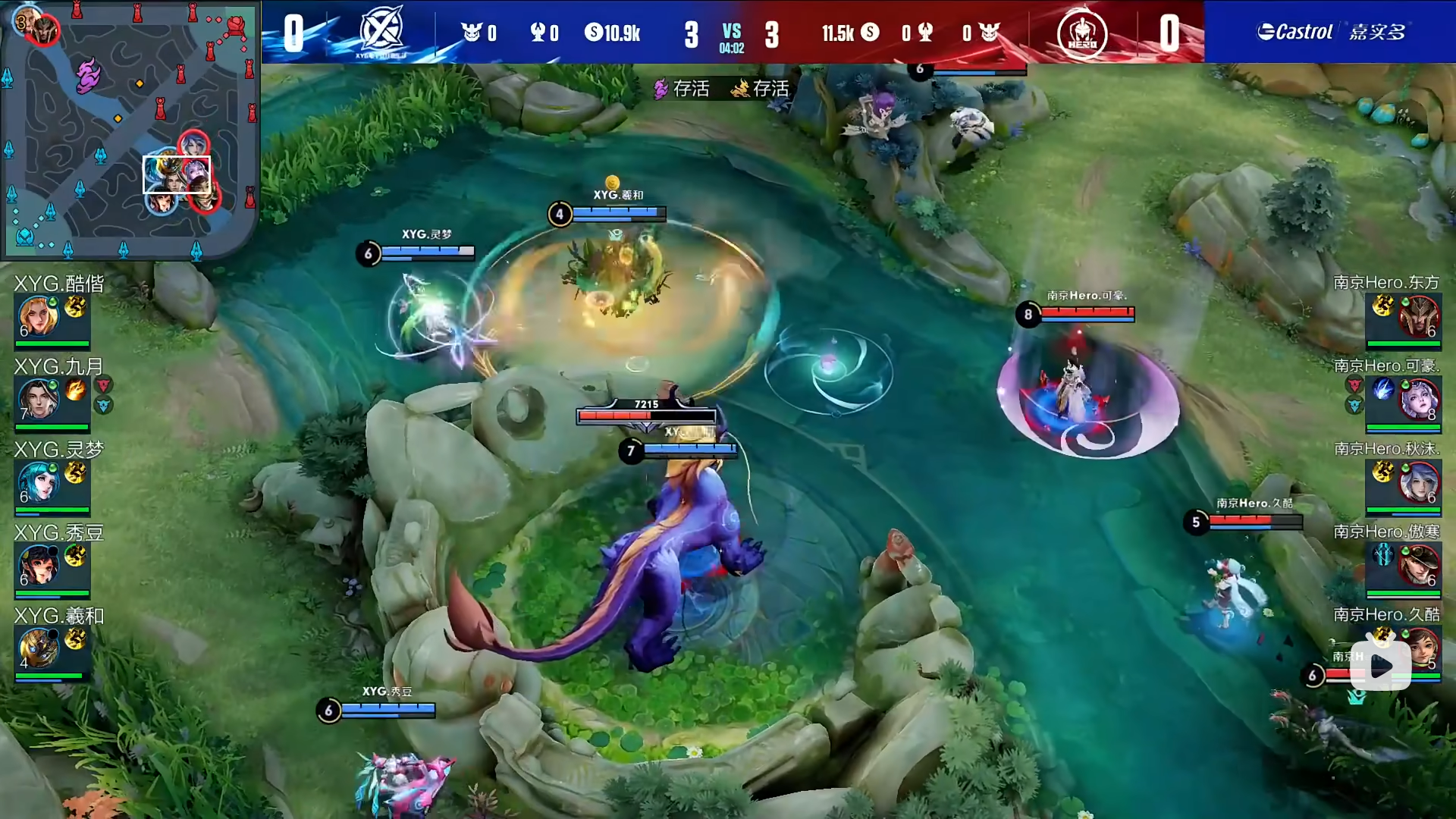The image size is (1456, 819).
Task: Select 南京Hero.傲寒 player portrait
Action: click(1419, 565)
